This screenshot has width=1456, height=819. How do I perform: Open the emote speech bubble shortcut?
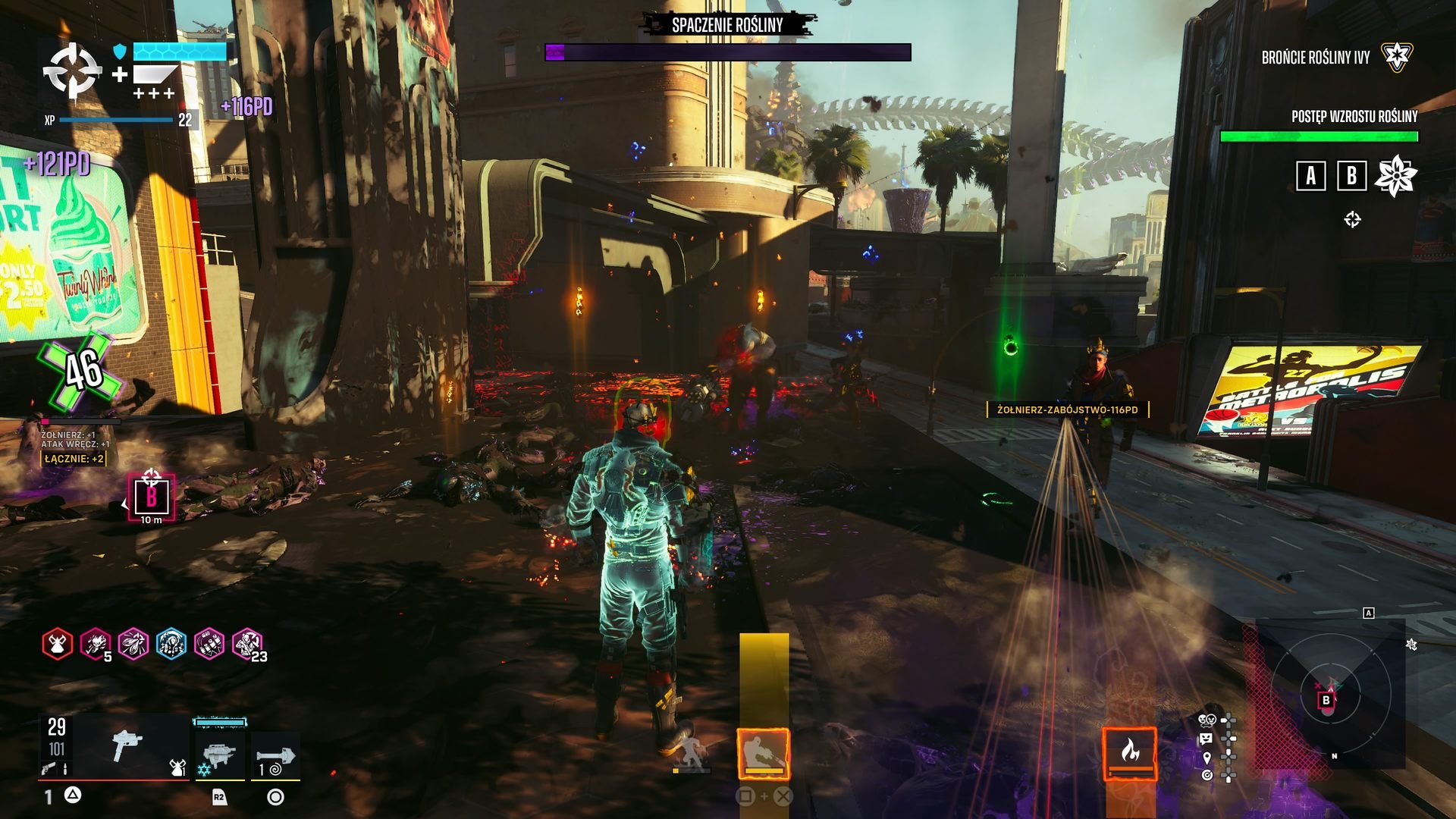tap(1207, 738)
